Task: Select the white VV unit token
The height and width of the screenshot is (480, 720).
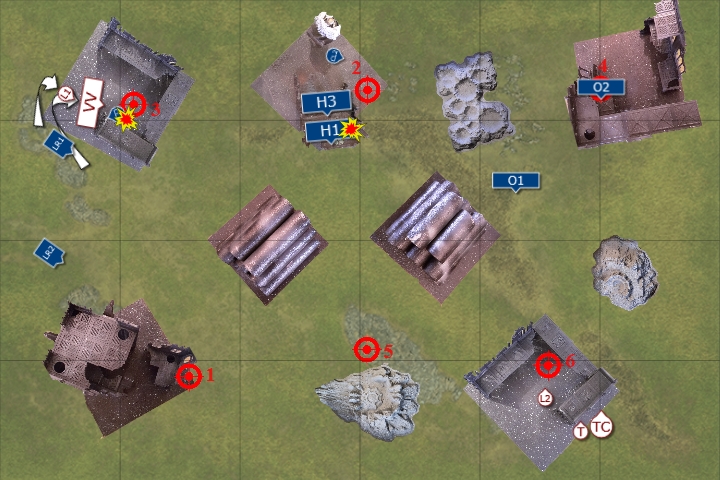Action: pyautogui.click(x=91, y=101)
